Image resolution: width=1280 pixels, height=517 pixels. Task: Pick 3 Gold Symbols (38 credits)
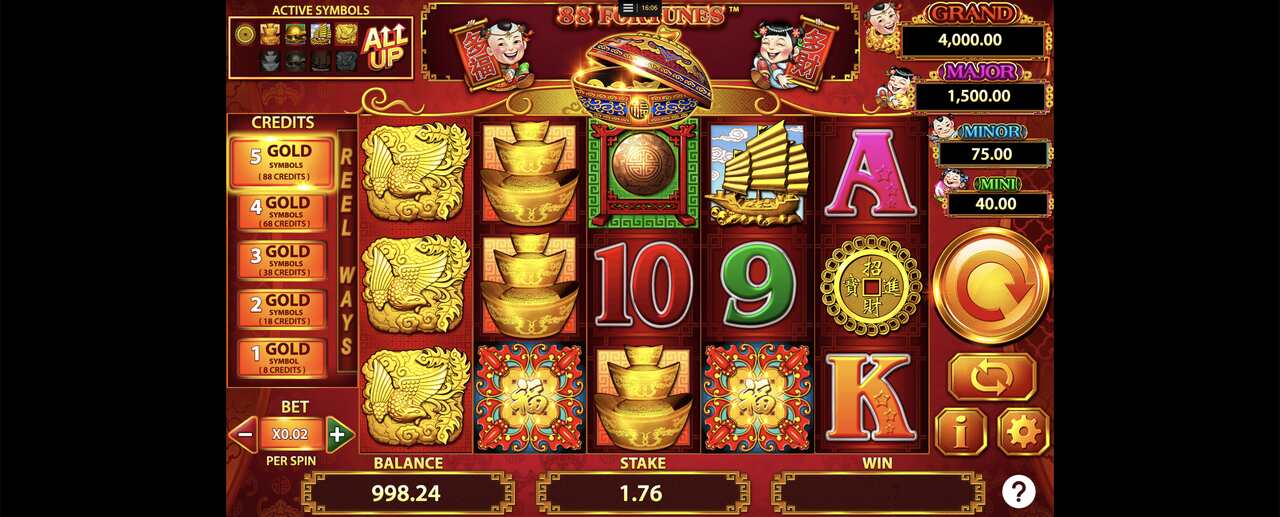tap(282, 260)
